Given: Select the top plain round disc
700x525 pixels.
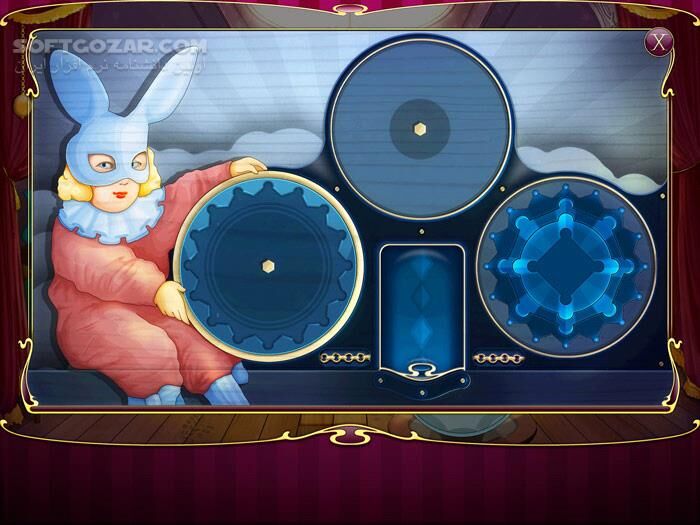Looking at the screenshot, I should pos(419,129).
